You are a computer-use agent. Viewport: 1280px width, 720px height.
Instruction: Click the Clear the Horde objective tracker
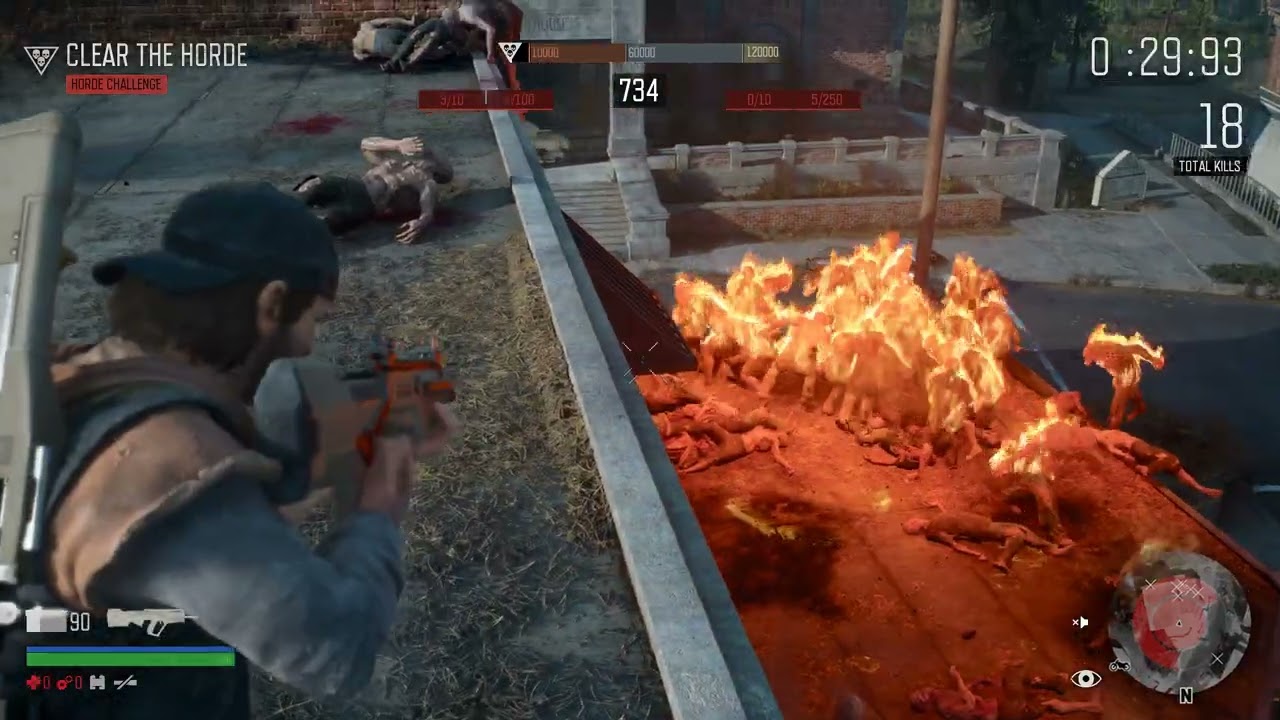(155, 56)
